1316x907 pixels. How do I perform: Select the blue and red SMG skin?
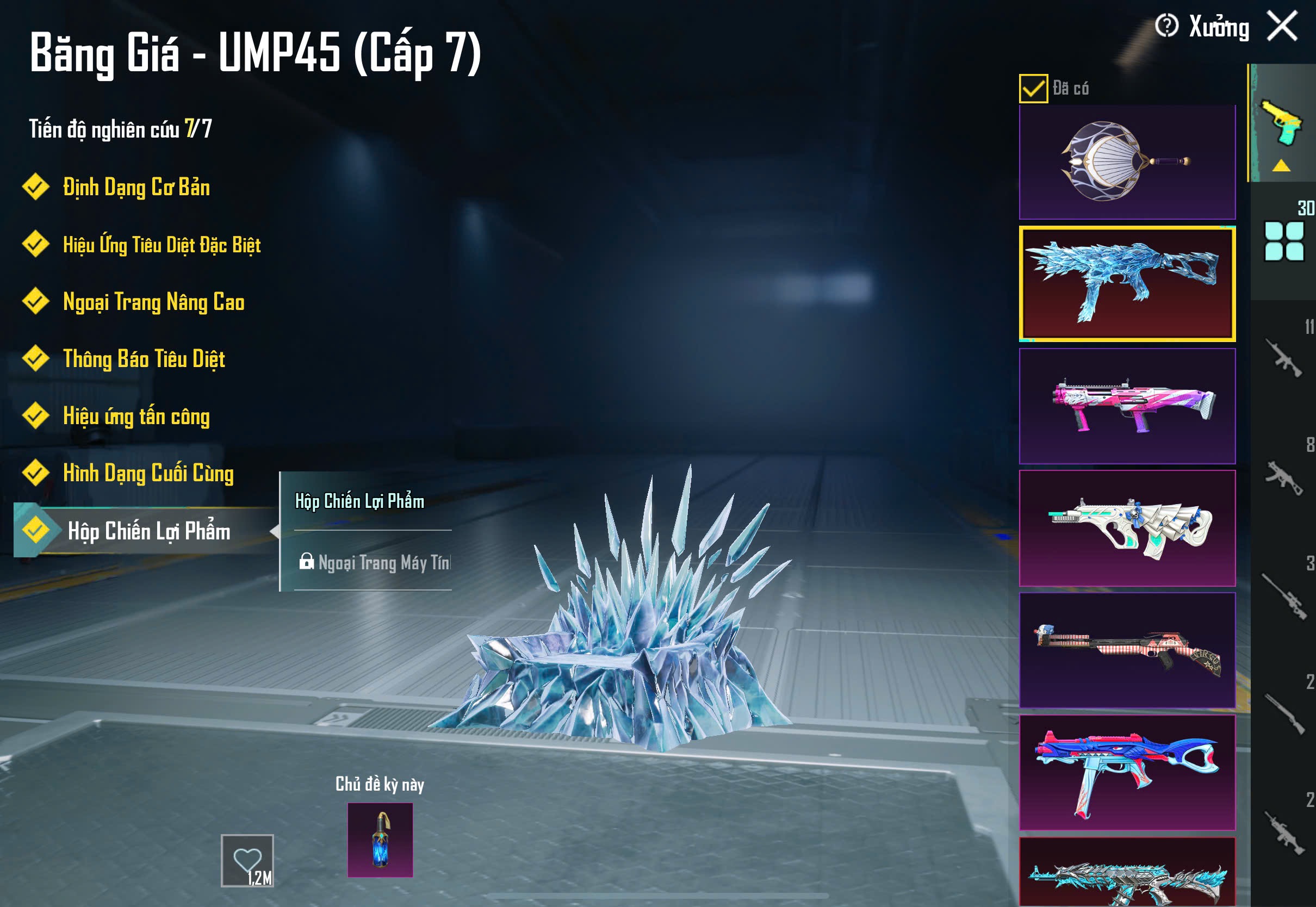1127,772
